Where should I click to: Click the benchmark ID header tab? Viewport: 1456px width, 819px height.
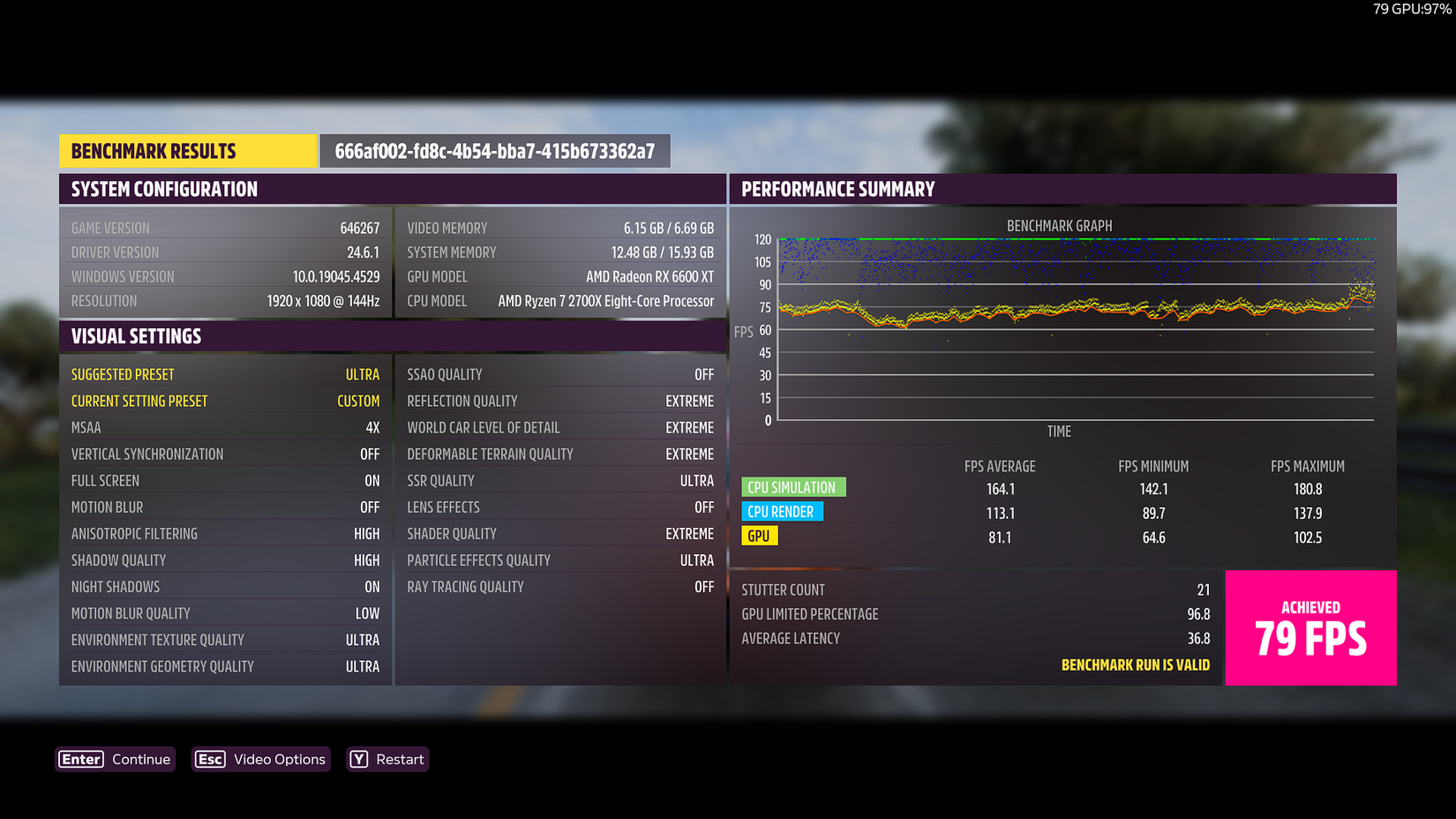(x=495, y=150)
